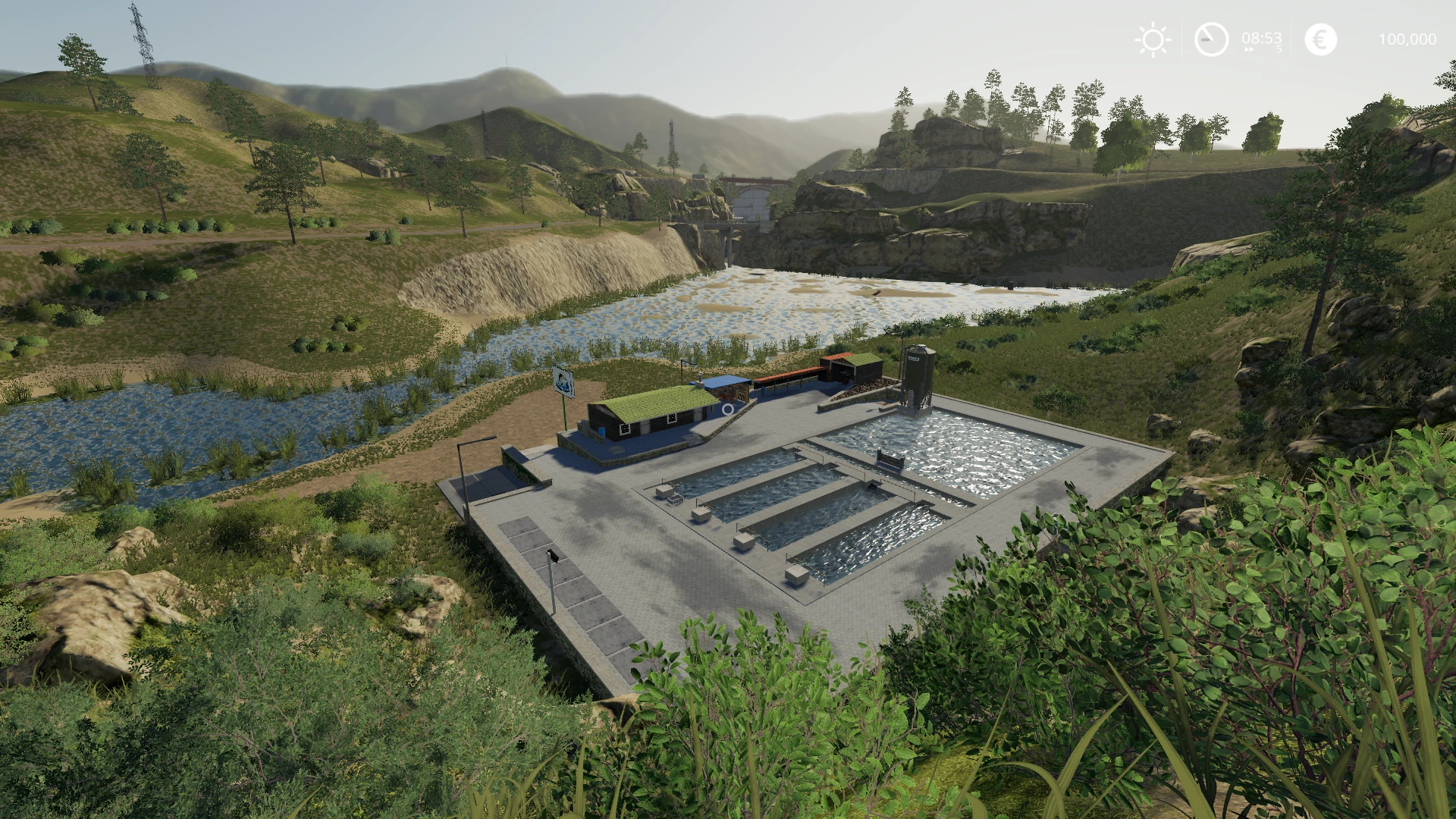Click the euro money icon
Image resolution: width=1456 pixels, height=819 pixels.
click(1320, 39)
